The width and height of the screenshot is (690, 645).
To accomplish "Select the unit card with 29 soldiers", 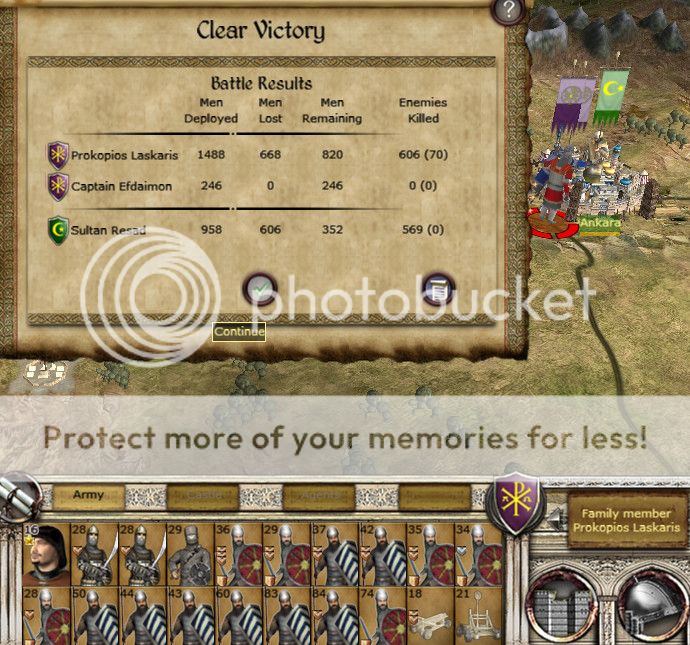I will (x=191, y=554).
